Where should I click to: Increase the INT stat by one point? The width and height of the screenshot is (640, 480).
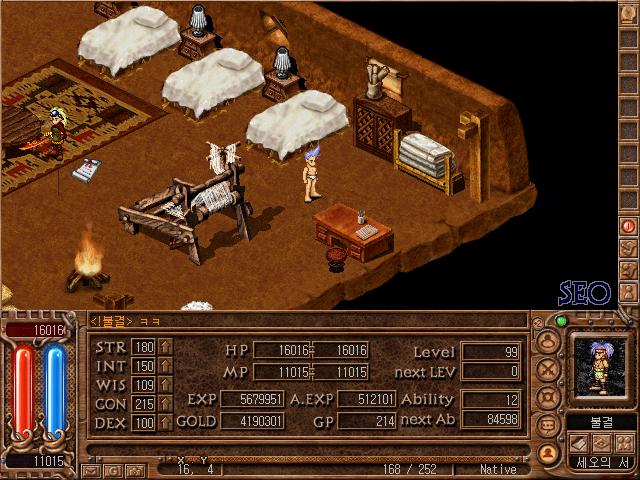click(165, 366)
